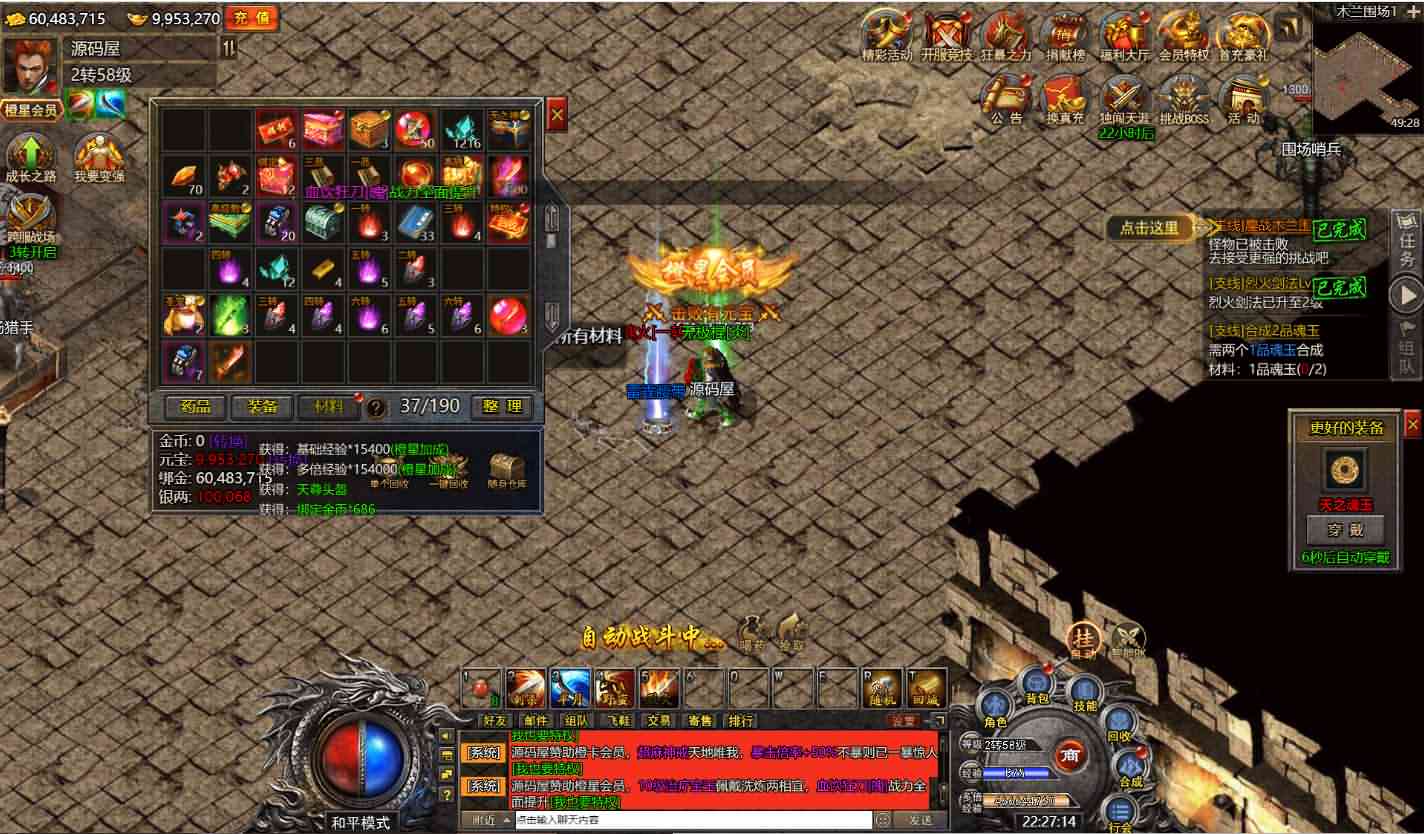Image resolution: width=1424 pixels, height=834 pixels.
Task: Activate the 回城 return-to-town hotbar skill
Action: coord(927,688)
